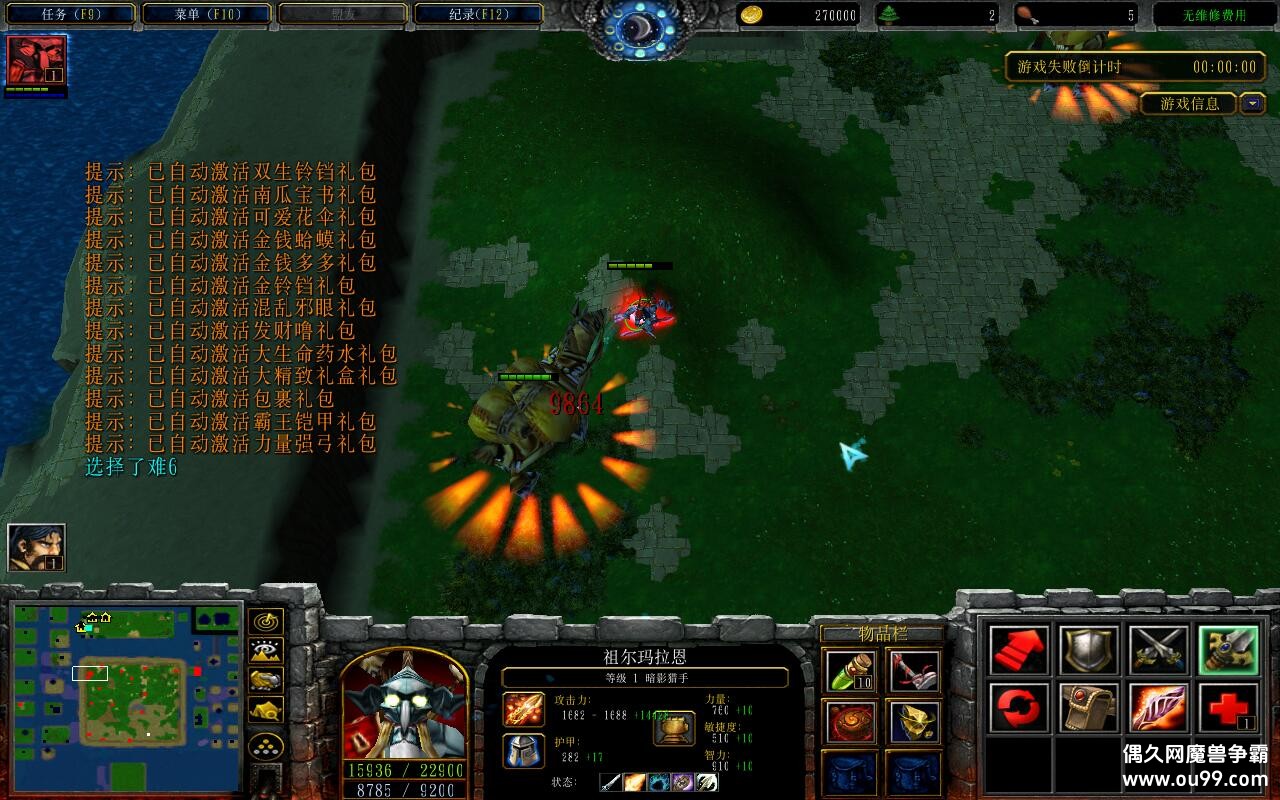
Task: Open the 纪录 (F12) log
Action: (477, 14)
